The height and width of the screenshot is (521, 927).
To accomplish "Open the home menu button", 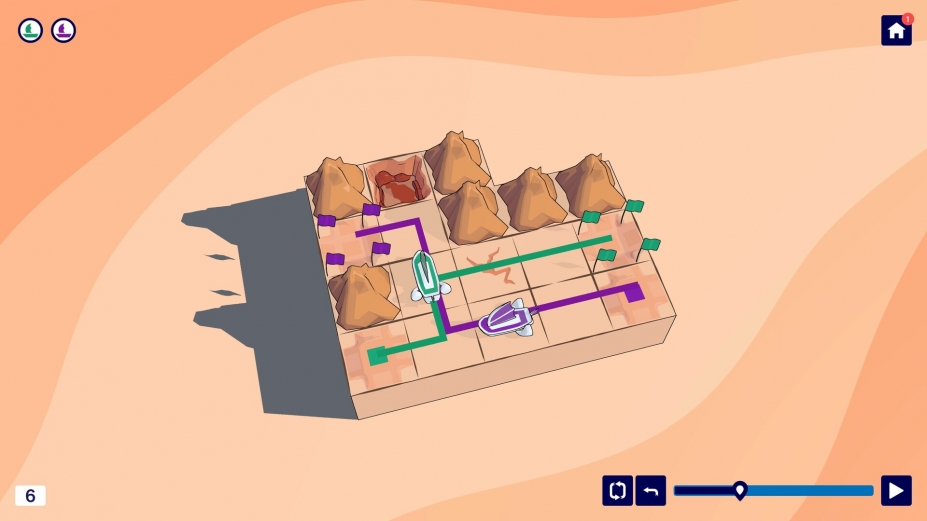I will [895, 30].
